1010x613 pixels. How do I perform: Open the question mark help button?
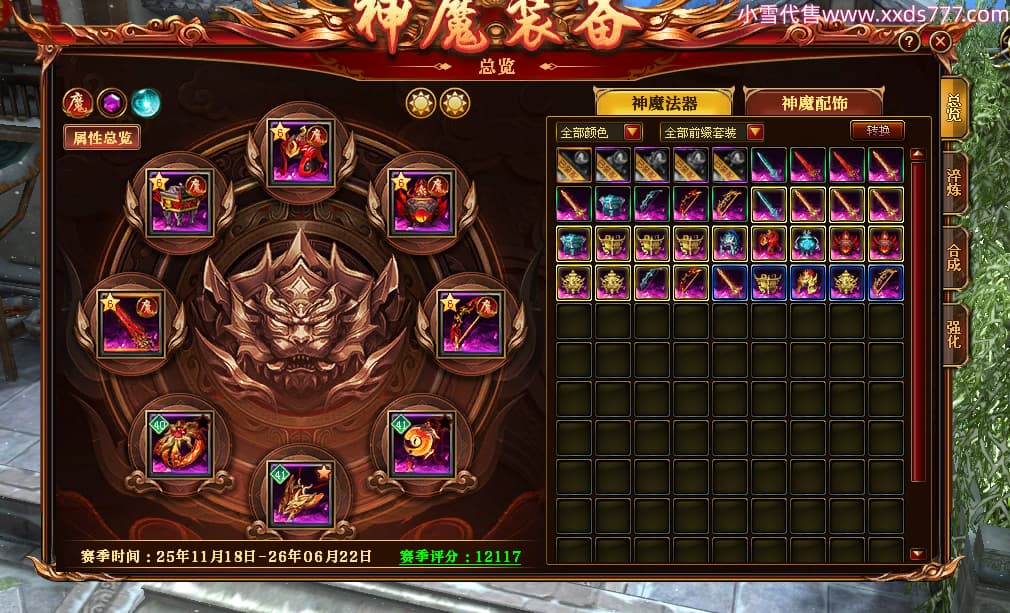click(909, 42)
